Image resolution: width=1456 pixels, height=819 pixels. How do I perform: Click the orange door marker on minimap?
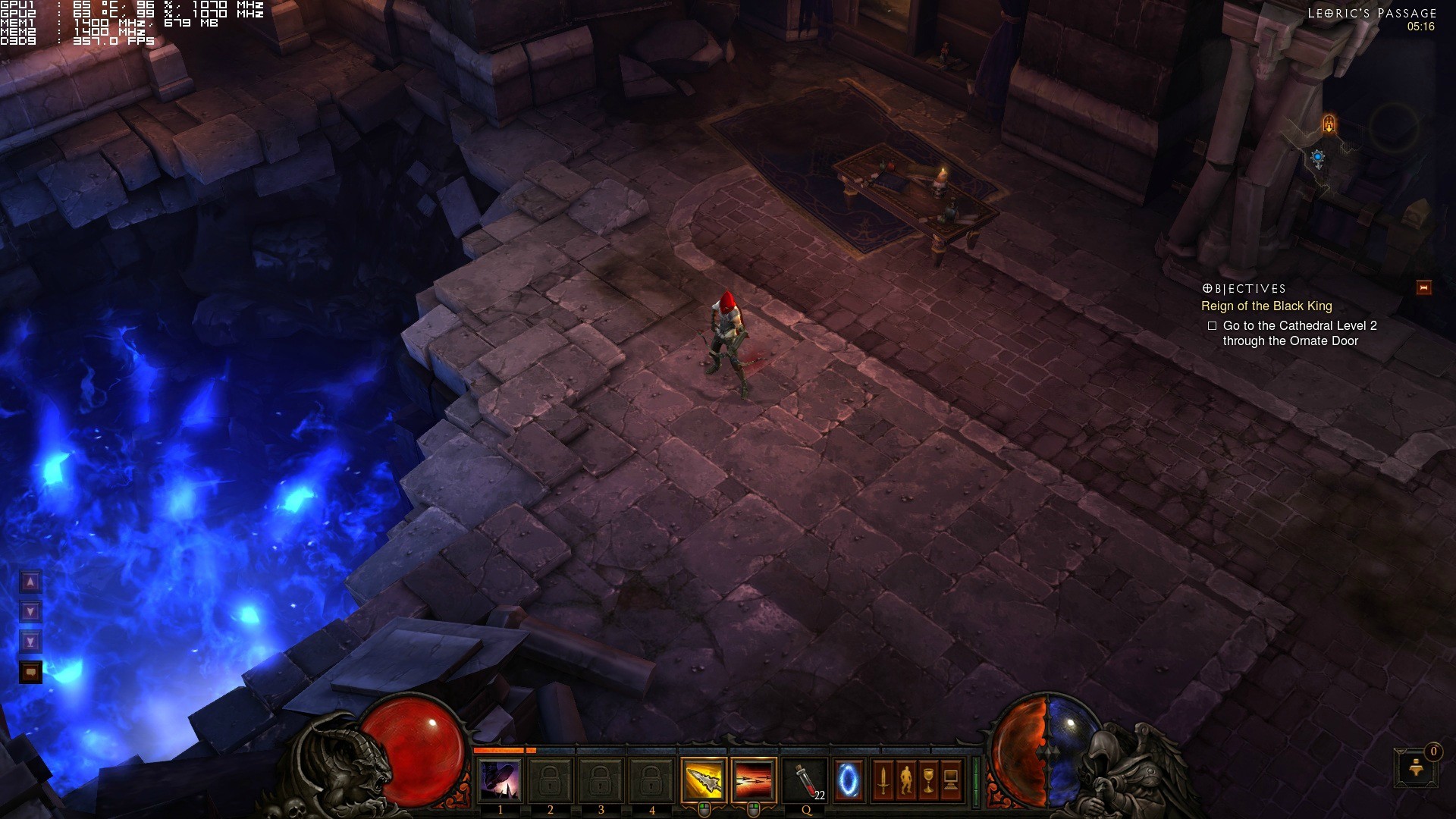pos(1329,124)
